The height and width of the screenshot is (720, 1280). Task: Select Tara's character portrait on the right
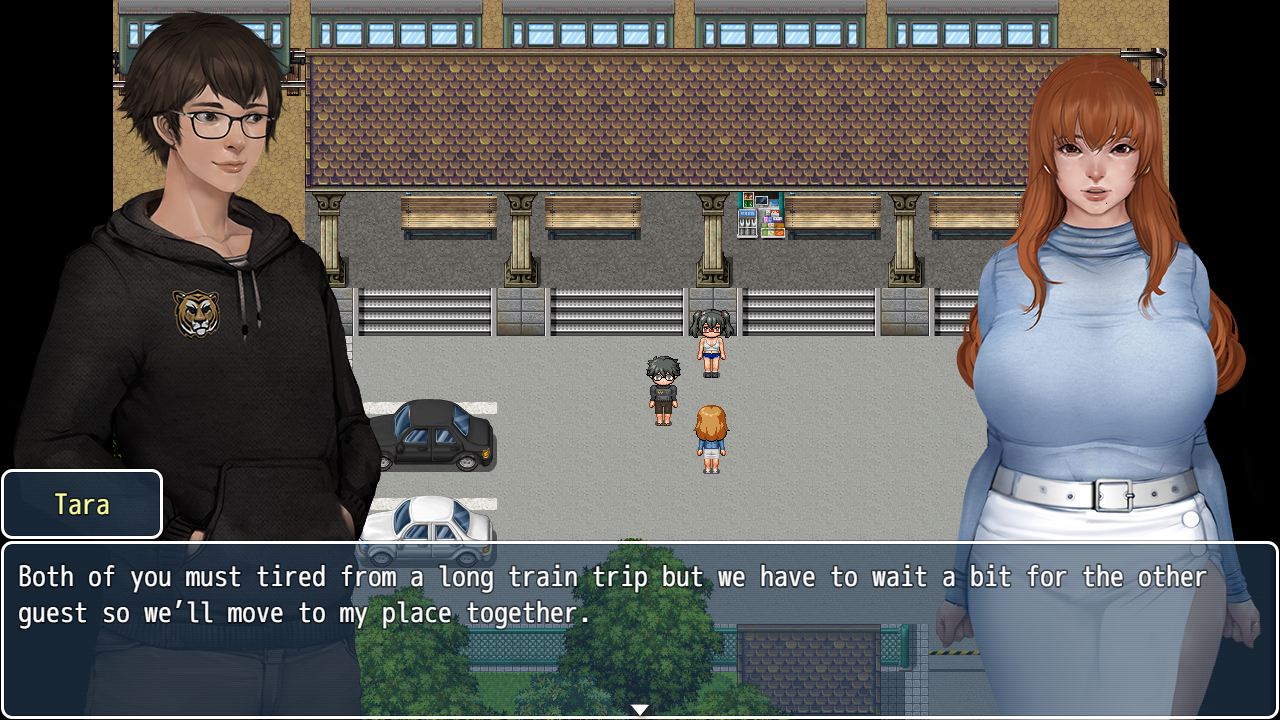click(x=1090, y=300)
